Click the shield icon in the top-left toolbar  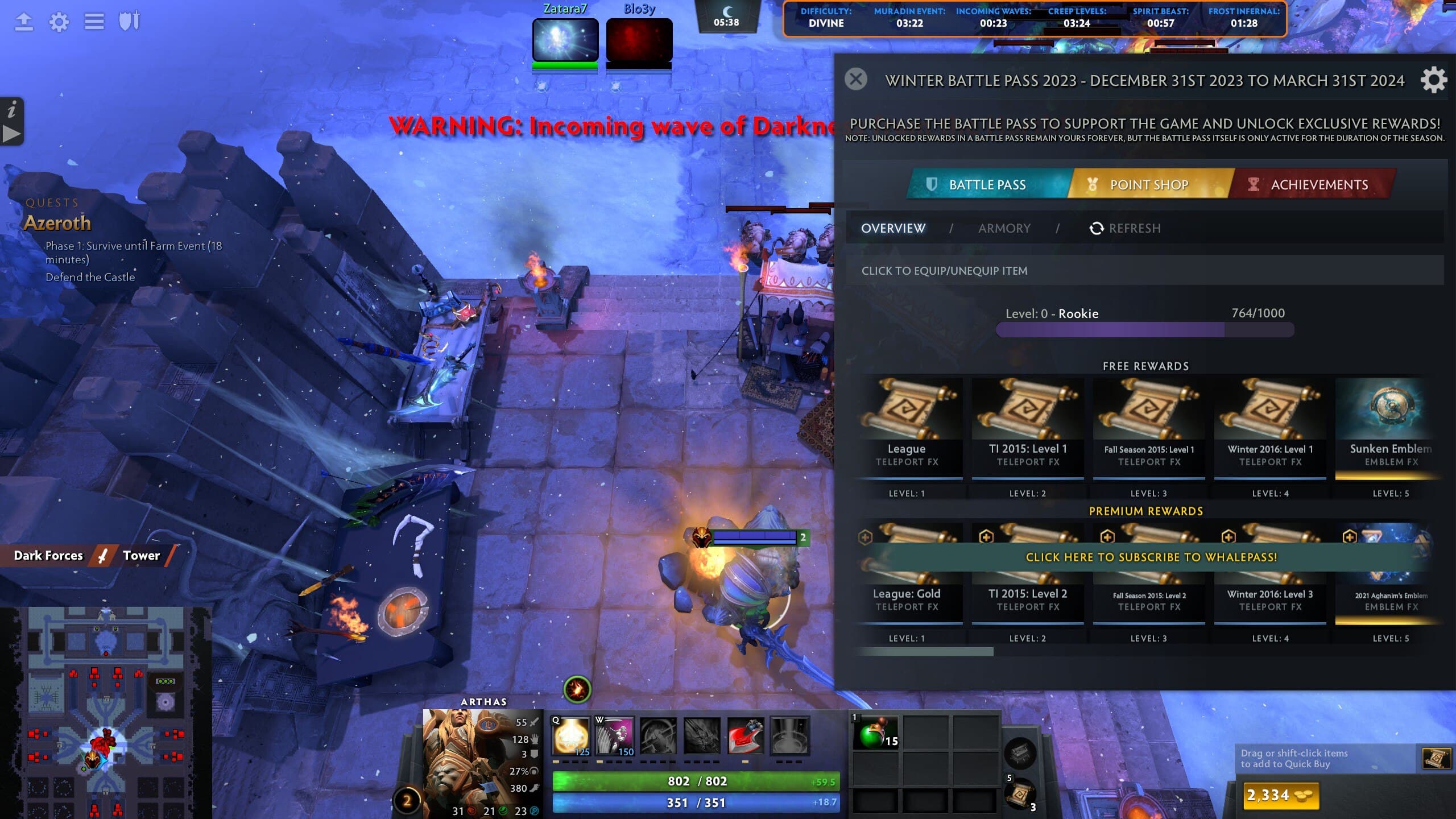130,21
